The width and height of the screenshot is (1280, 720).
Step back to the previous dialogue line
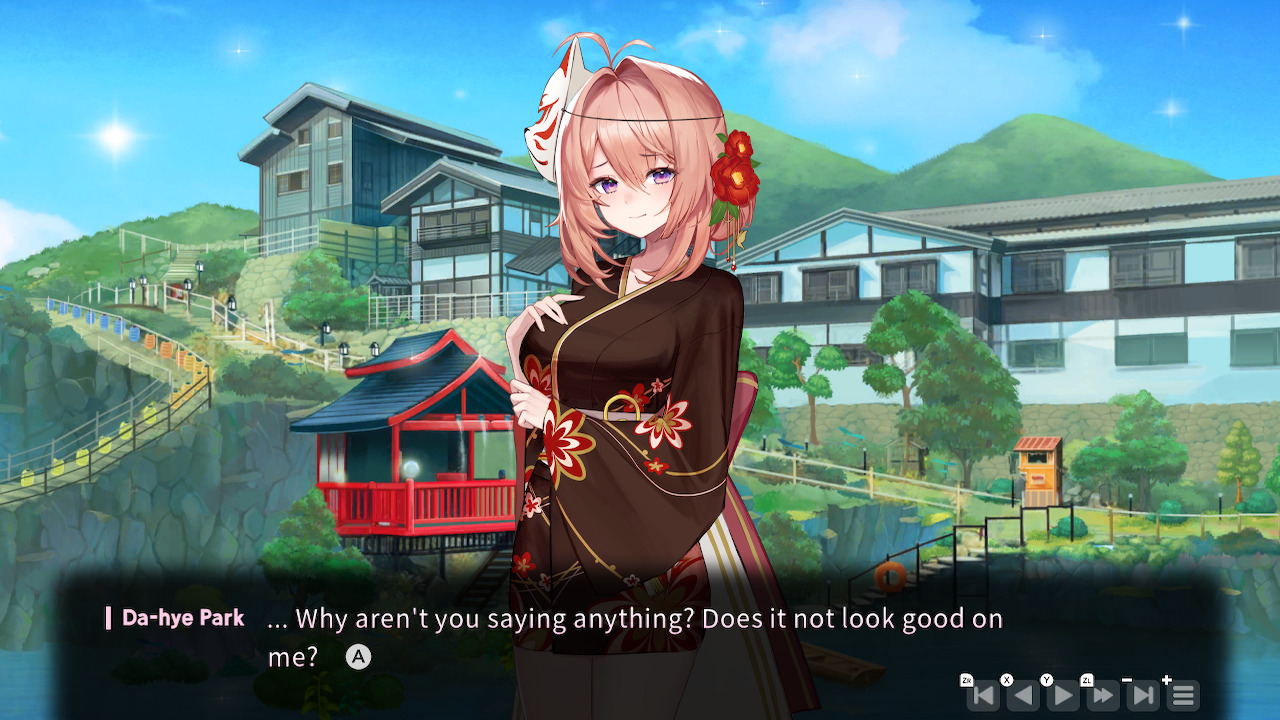click(x=1022, y=694)
